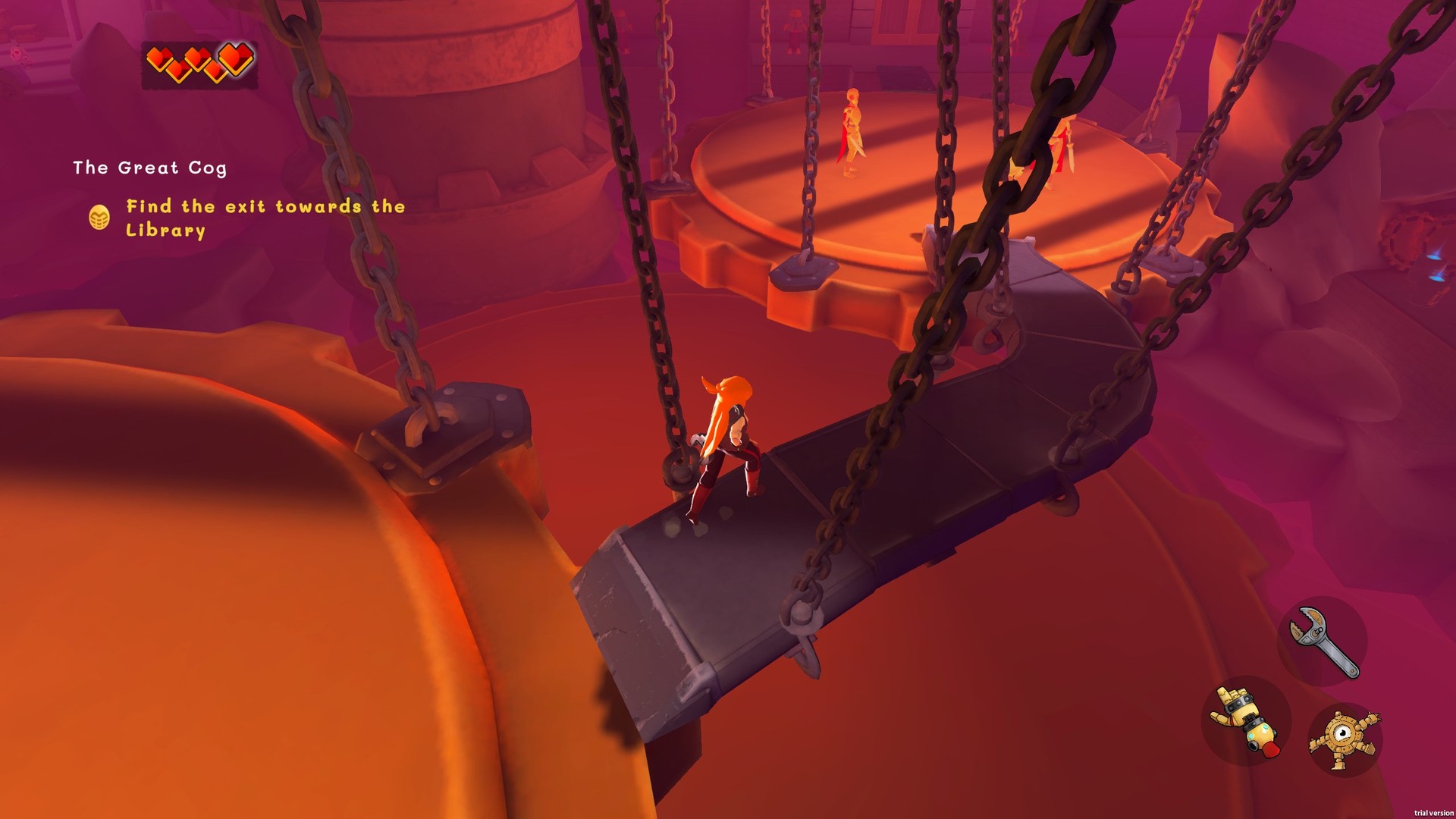Click the 'Library' objective text
This screenshot has height=819, width=1456.
click(165, 230)
